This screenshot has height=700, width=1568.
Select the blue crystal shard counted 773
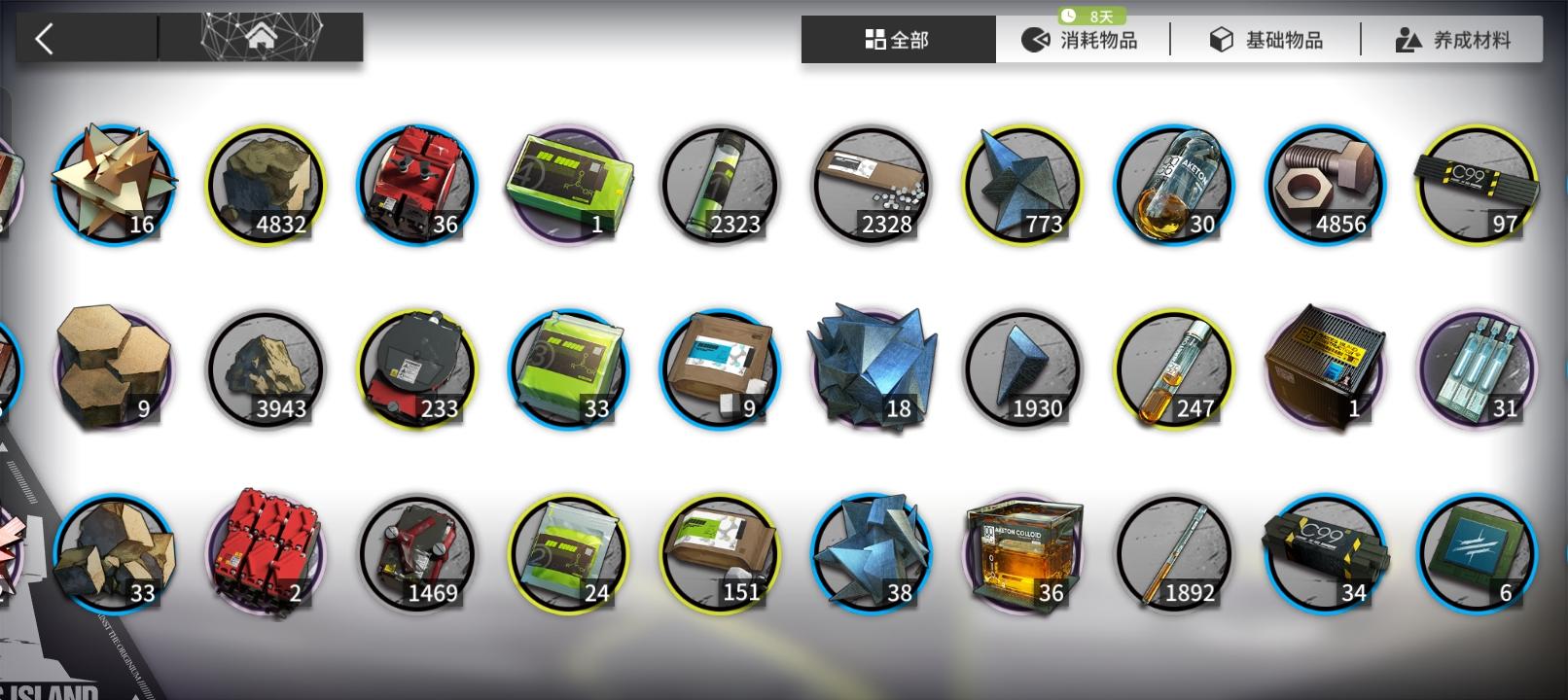click(x=1021, y=185)
